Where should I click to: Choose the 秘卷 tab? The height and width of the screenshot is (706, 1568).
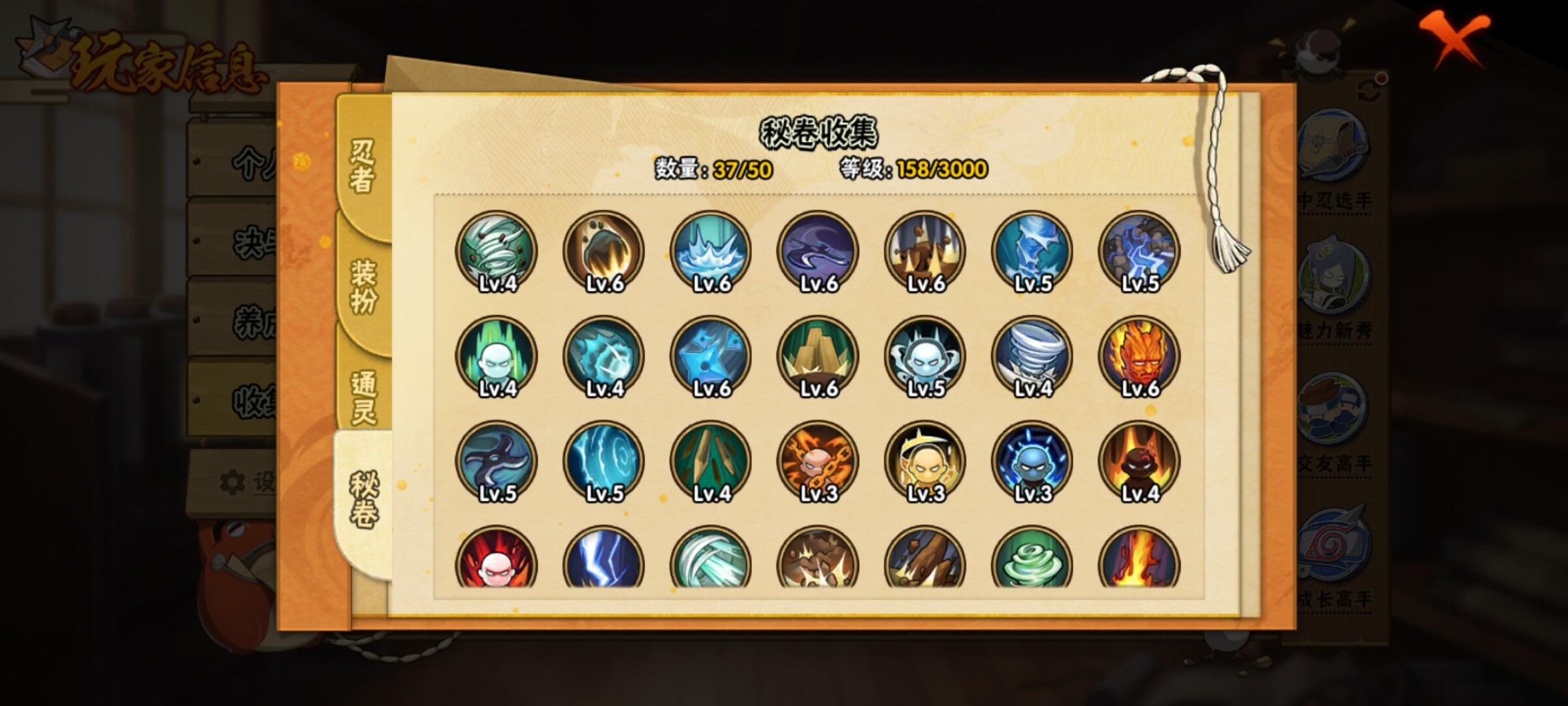[x=363, y=500]
